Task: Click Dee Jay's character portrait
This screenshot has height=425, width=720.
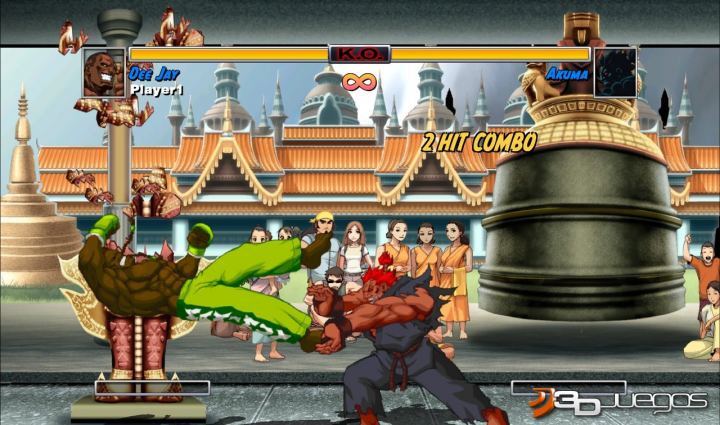Action: pos(105,73)
